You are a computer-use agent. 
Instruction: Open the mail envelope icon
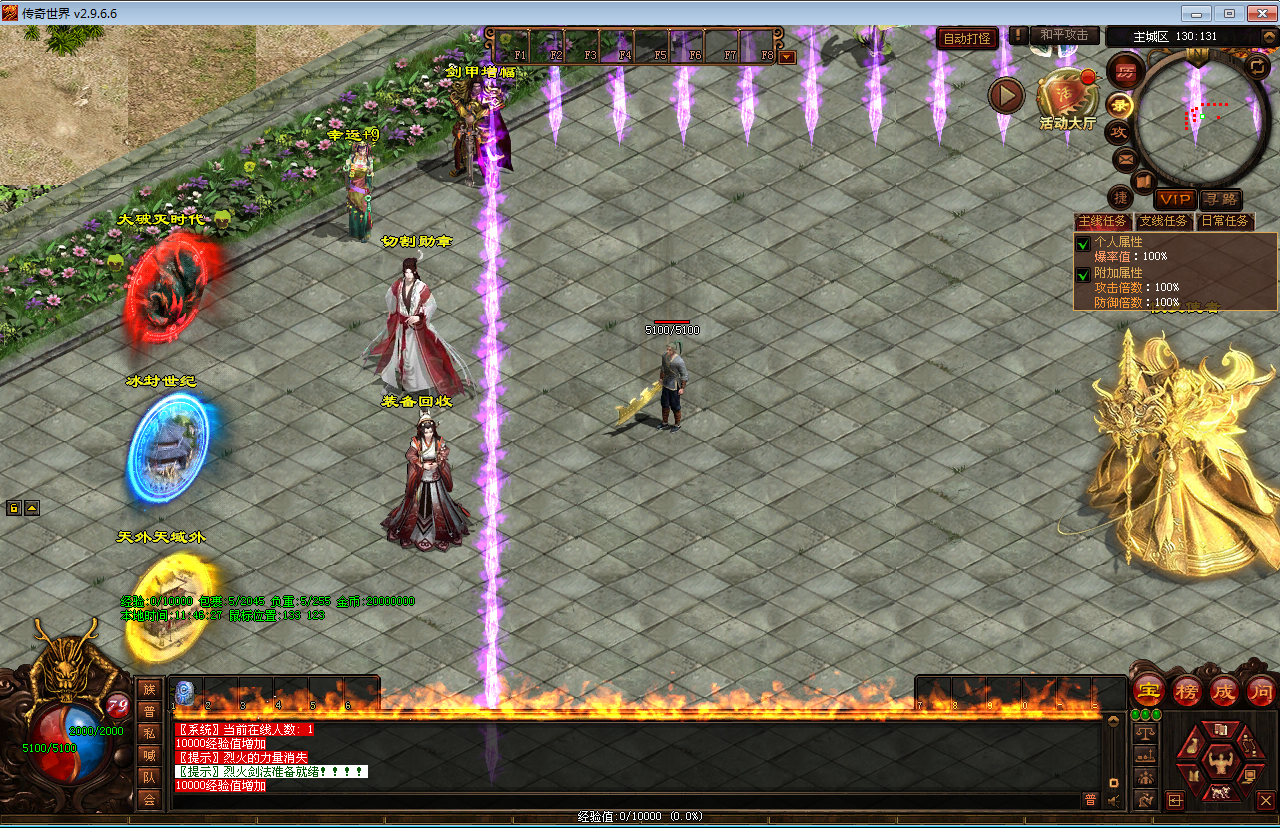pyautogui.click(x=1124, y=158)
